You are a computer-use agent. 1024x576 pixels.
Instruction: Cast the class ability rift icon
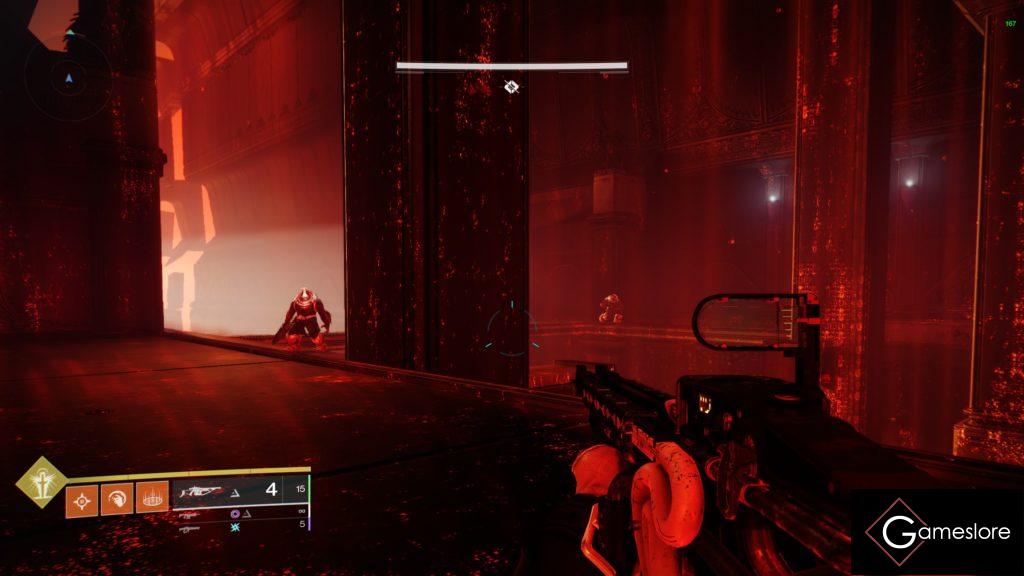click(x=151, y=497)
